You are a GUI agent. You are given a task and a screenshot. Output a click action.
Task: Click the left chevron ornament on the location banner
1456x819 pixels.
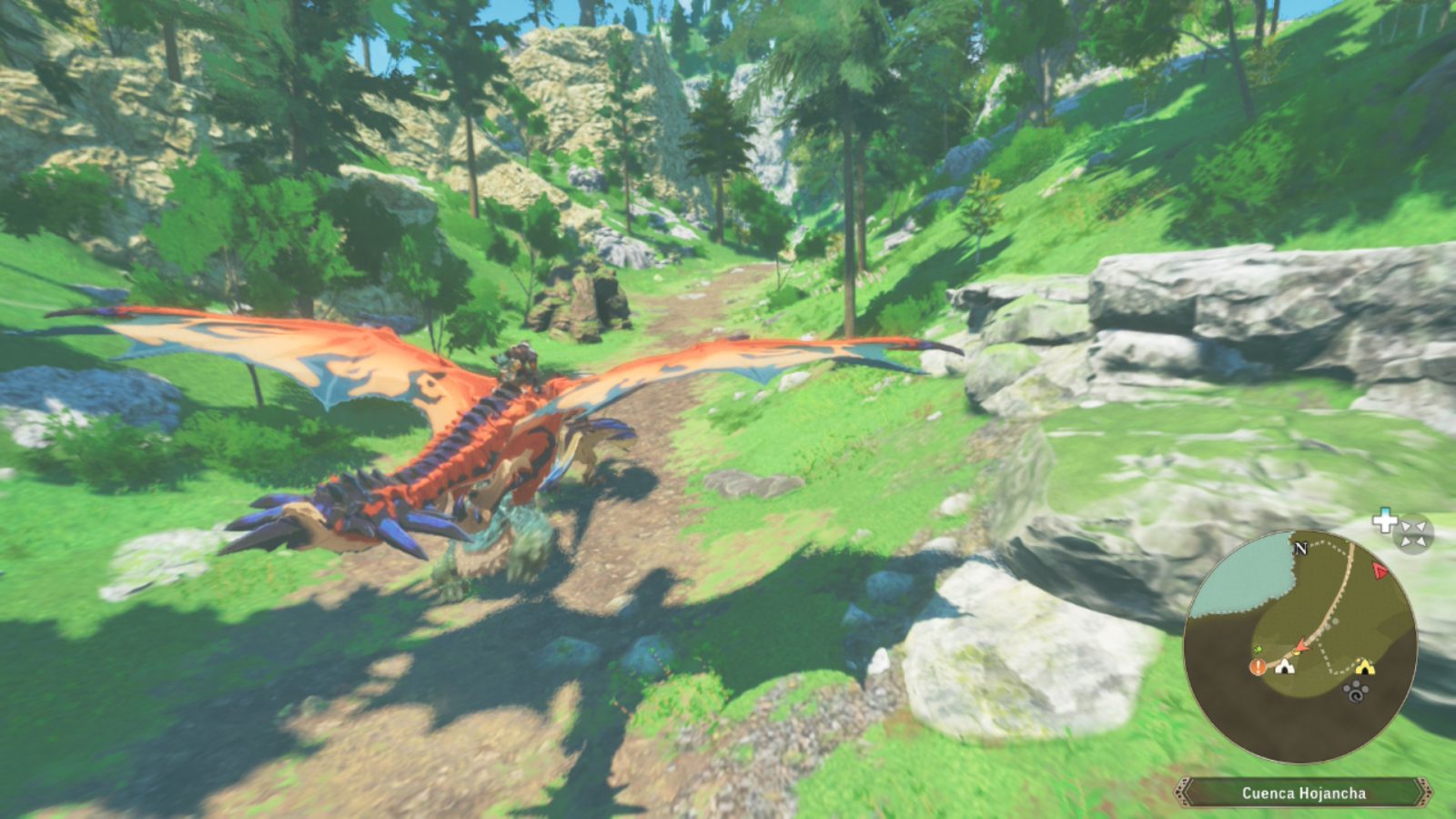pos(1184,792)
